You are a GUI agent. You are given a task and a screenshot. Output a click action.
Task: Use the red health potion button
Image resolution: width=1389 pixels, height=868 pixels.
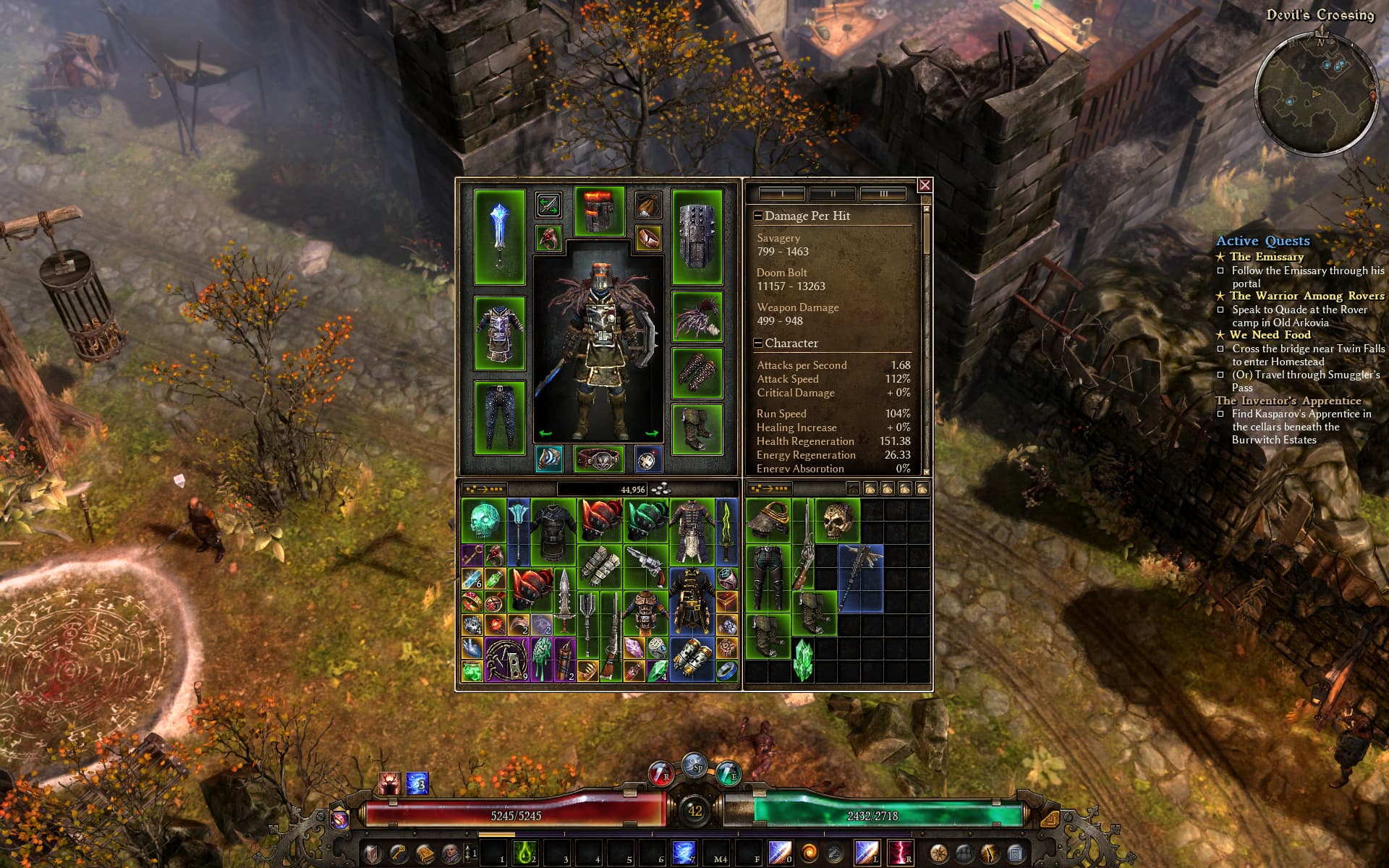[x=660, y=774]
